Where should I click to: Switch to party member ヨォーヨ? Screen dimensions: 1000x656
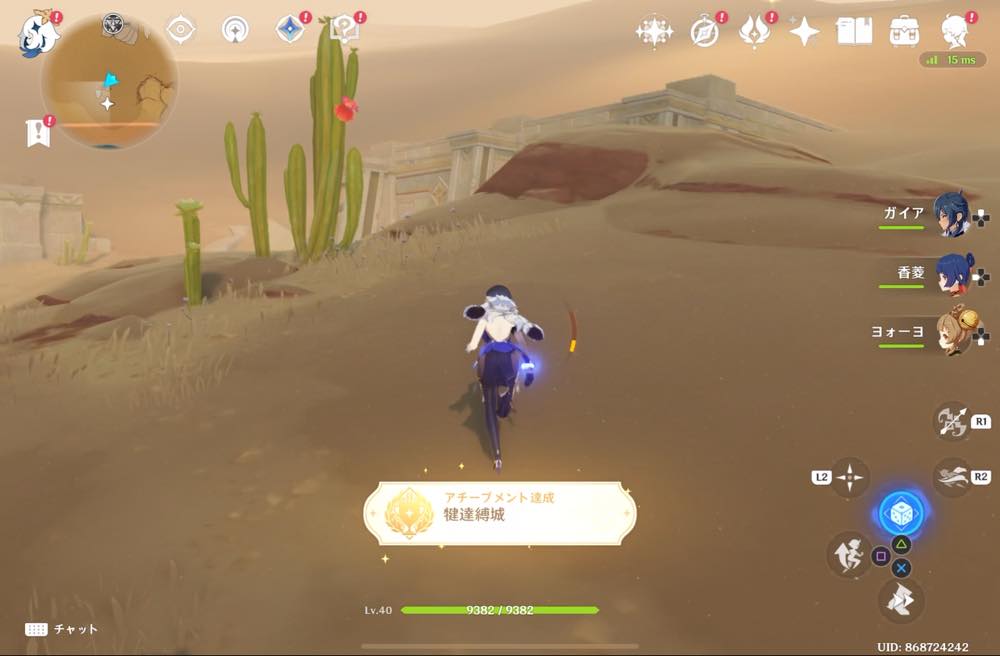pyautogui.click(x=950, y=333)
